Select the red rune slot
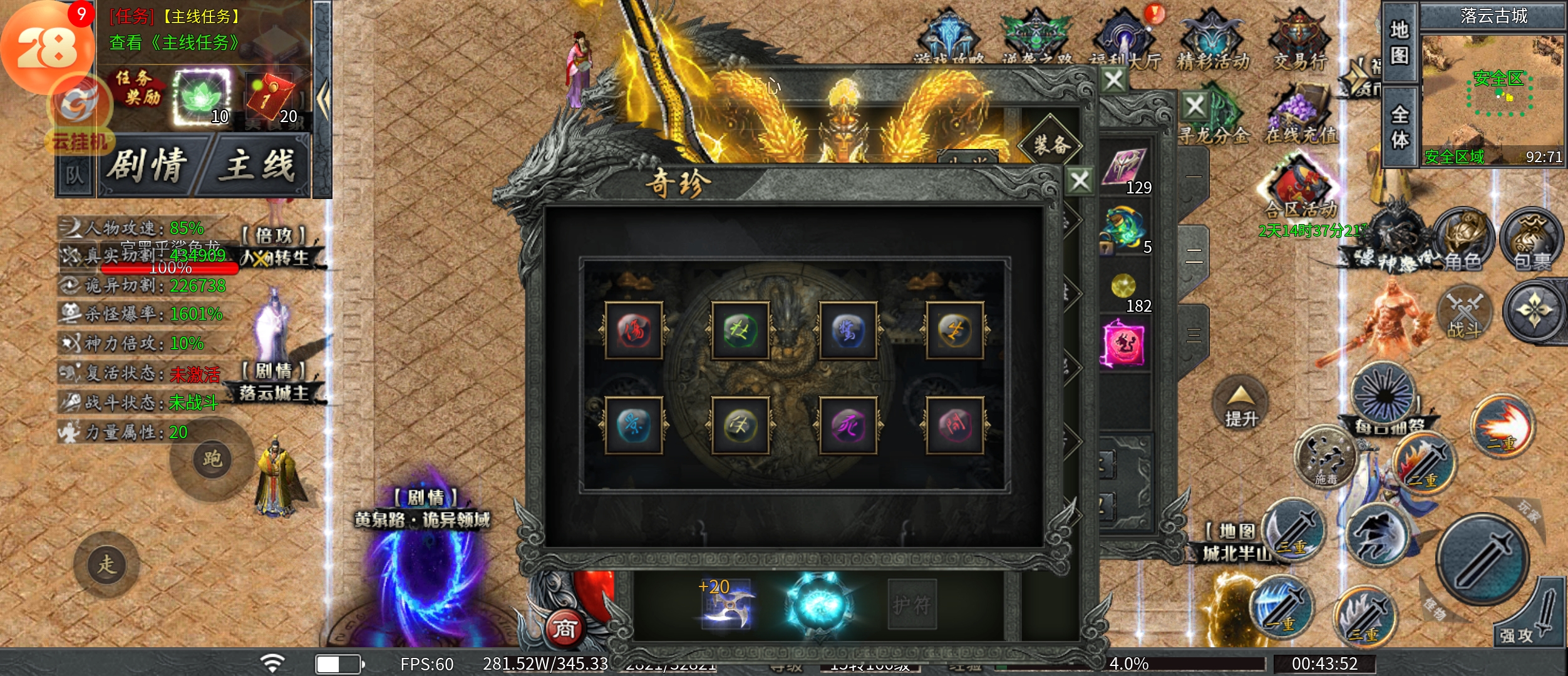Screen dimensions: 1568x676 point(634,330)
